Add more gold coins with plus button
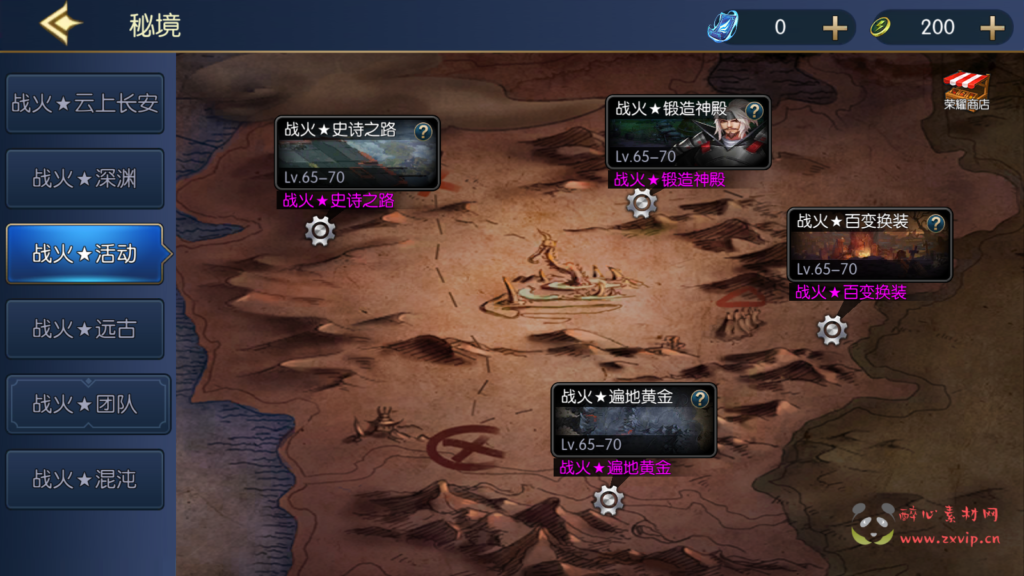The image size is (1024, 576). tap(992, 27)
